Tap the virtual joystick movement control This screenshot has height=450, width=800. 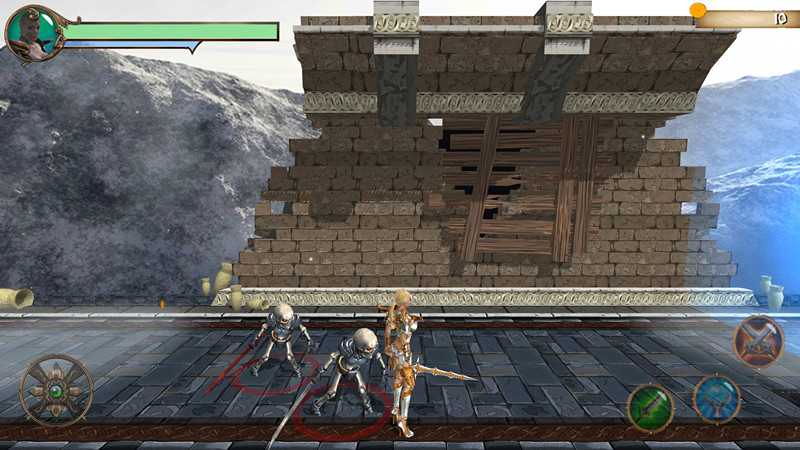[56, 390]
